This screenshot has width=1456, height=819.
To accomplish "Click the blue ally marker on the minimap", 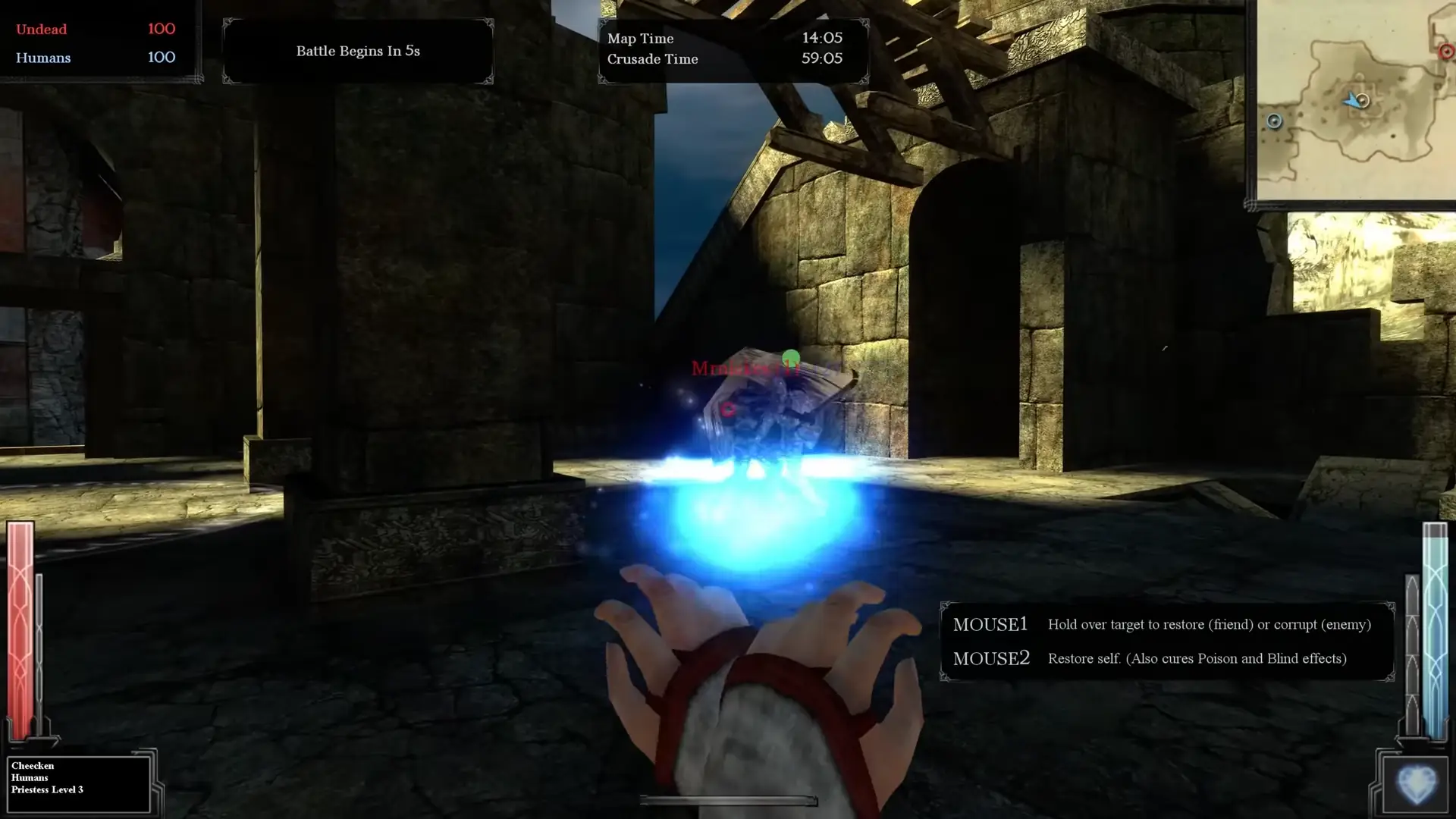I will click(1275, 121).
